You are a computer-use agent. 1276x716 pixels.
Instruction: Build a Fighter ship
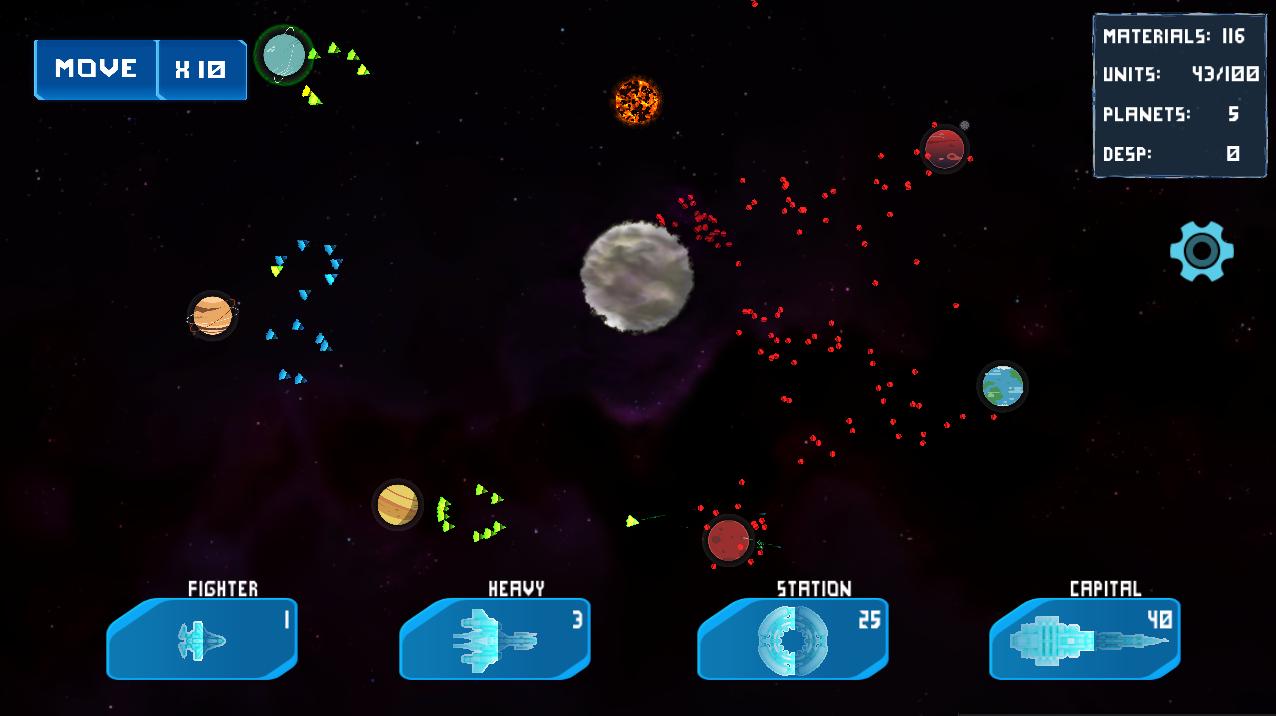click(202, 638)
